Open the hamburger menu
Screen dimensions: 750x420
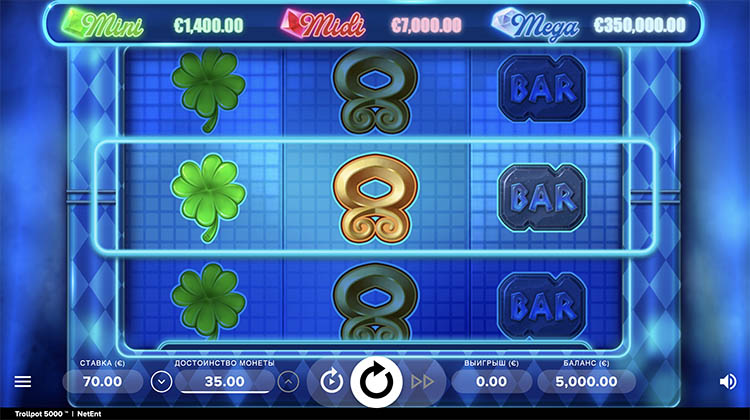(x=23, y=381)
